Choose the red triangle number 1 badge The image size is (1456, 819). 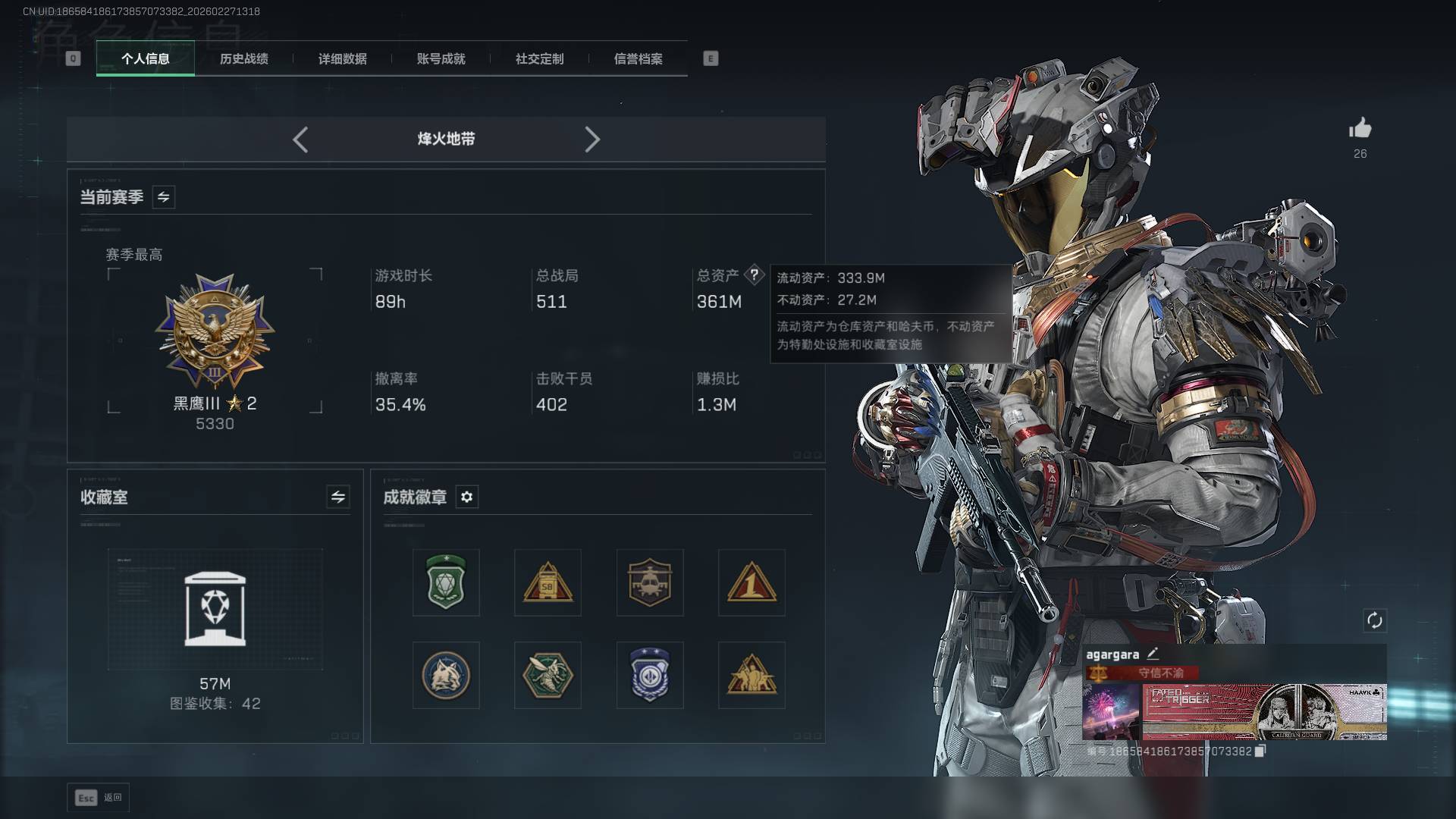coord(751,582)
